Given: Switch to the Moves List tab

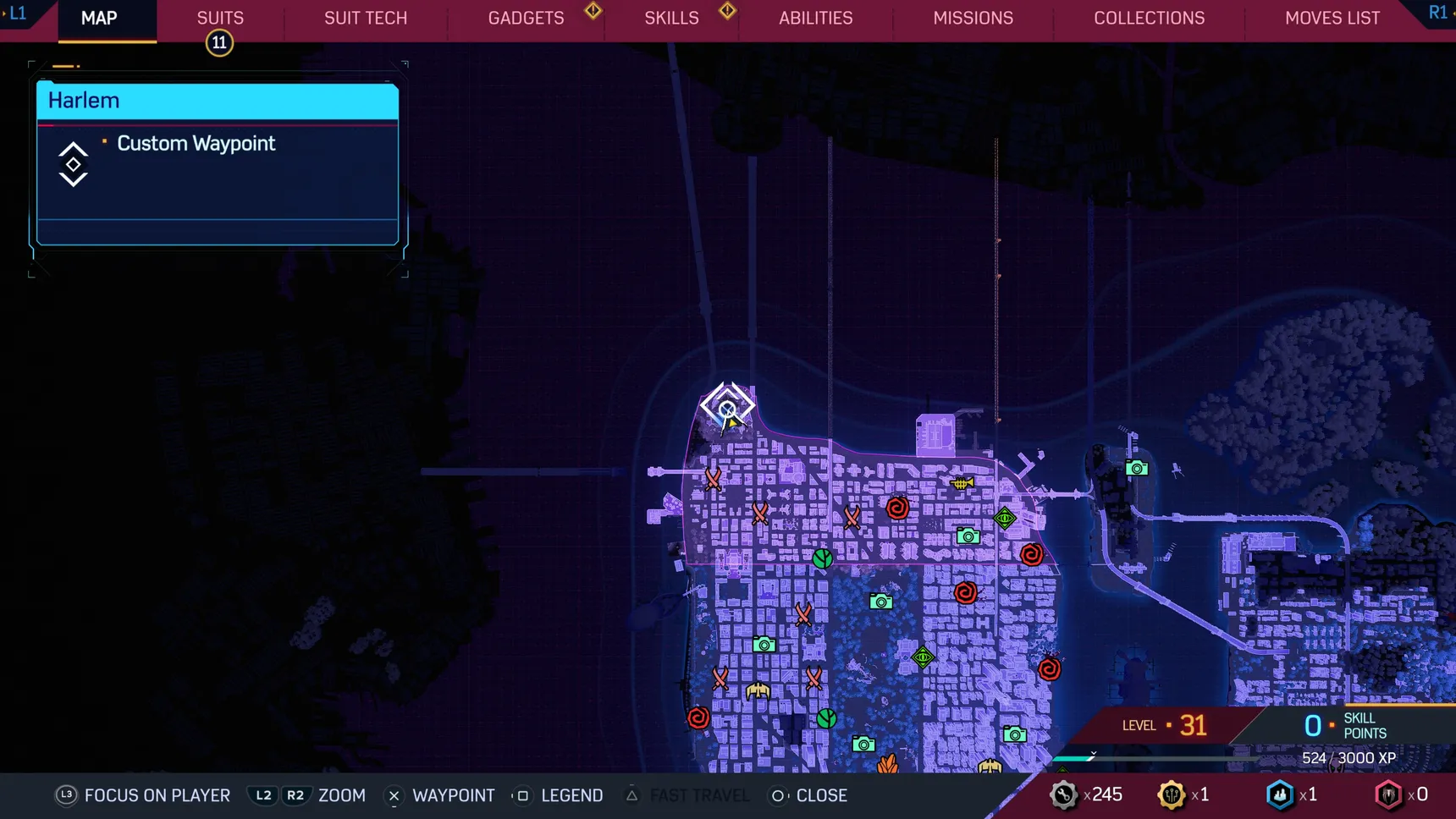Looking at the screenshot, I should coord(1332,18).
